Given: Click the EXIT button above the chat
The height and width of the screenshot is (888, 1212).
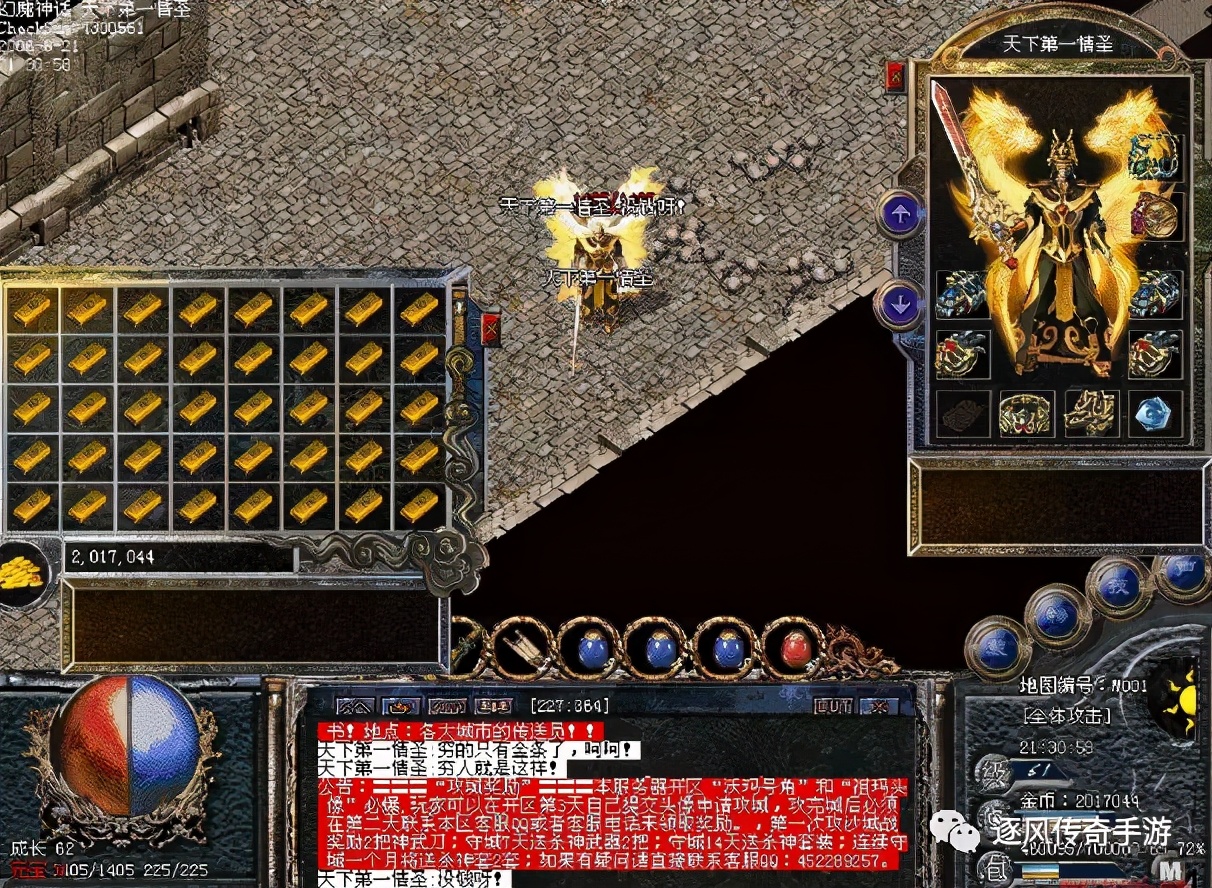Looking at the screenshot, I should point(832,705).
